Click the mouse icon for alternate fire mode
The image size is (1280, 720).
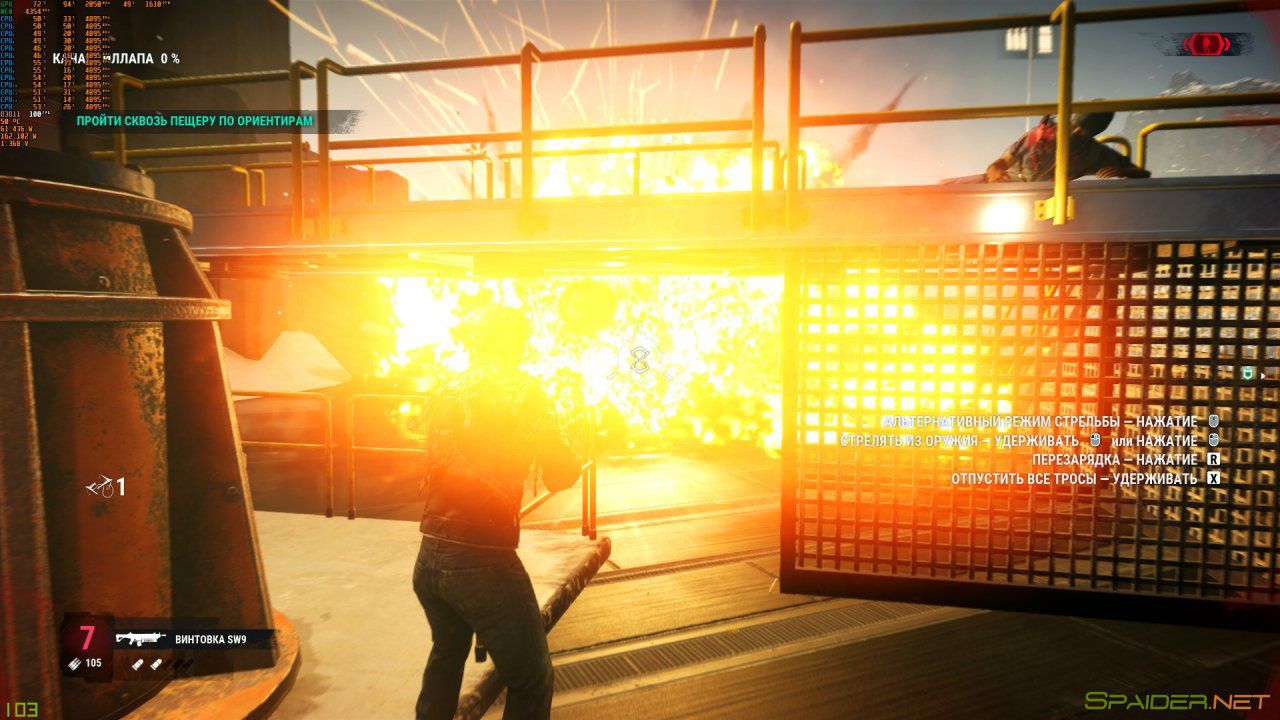[x=1212, y=421]
